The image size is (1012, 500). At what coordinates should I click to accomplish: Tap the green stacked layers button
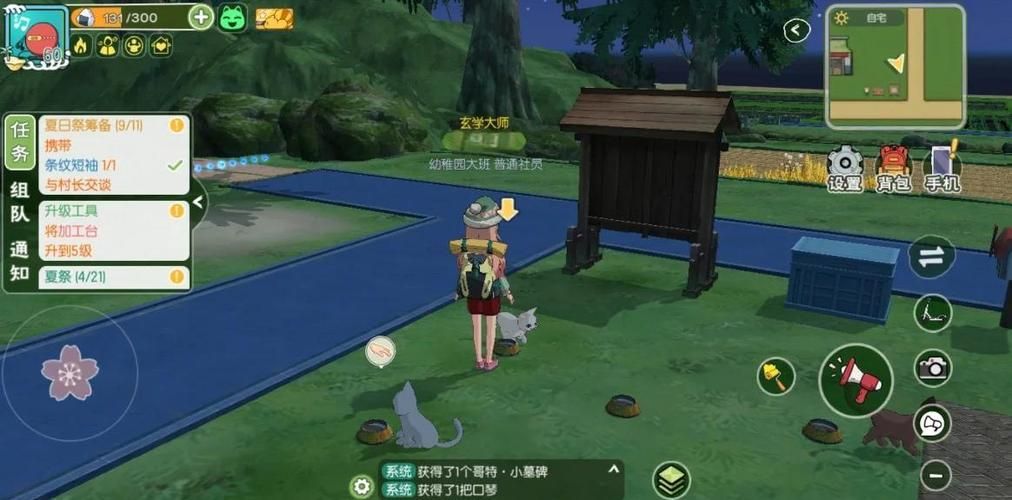coord(672,480)
